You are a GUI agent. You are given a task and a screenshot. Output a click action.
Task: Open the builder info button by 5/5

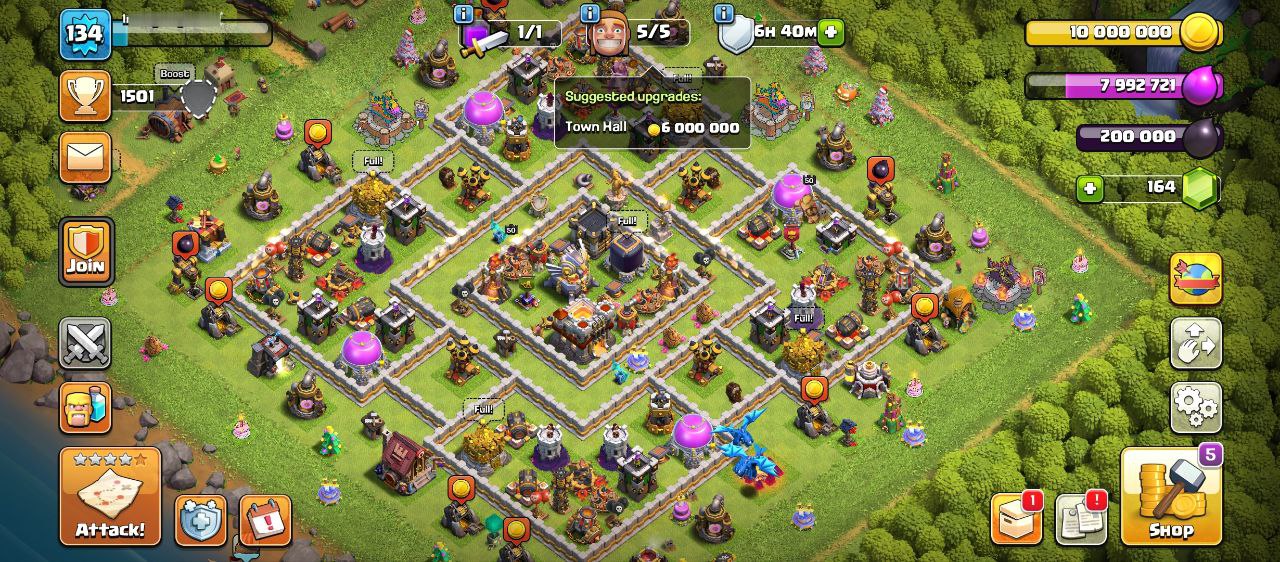coord(591,13)
